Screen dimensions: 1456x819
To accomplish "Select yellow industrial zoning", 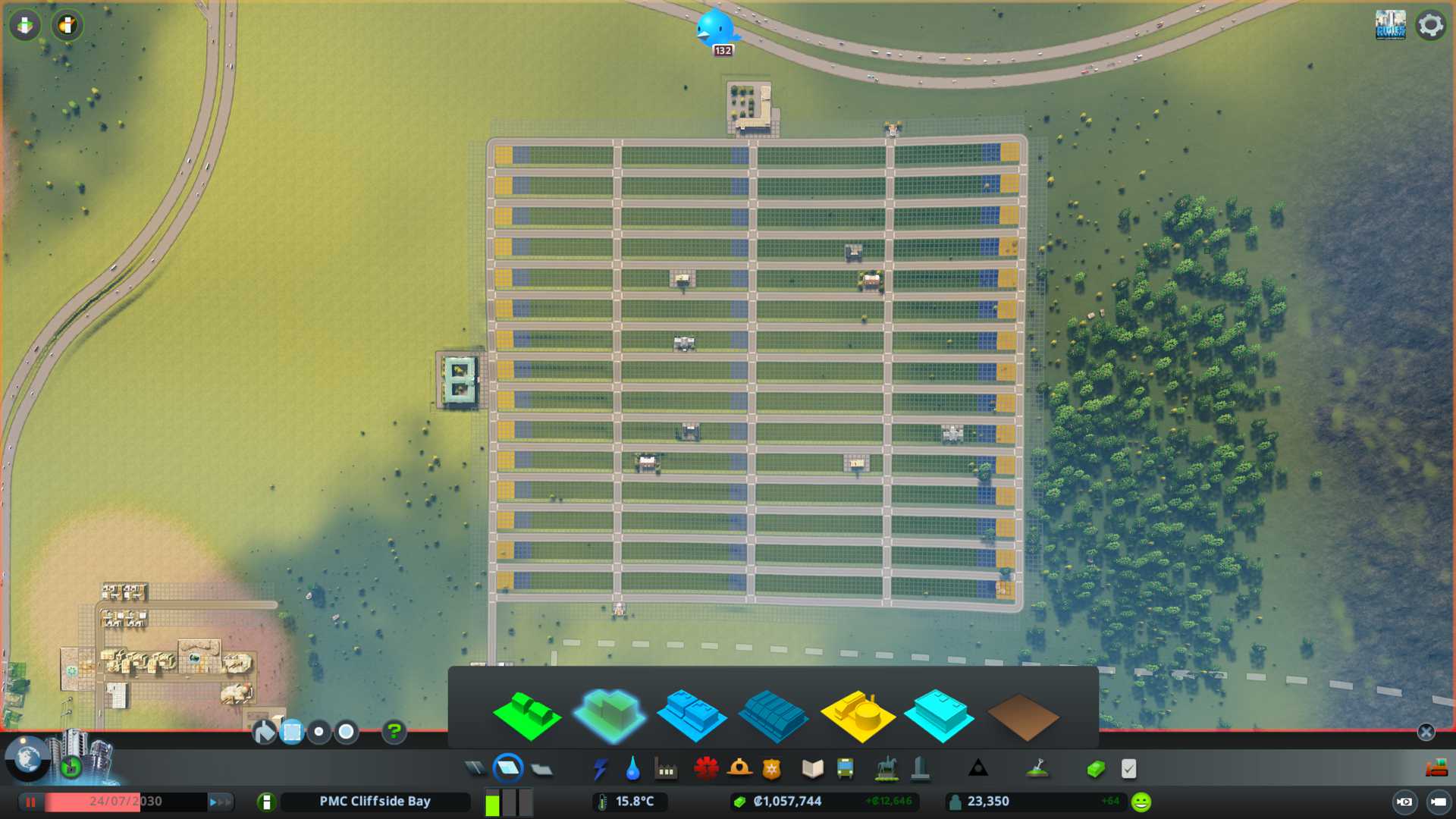I will coord(857,716).
